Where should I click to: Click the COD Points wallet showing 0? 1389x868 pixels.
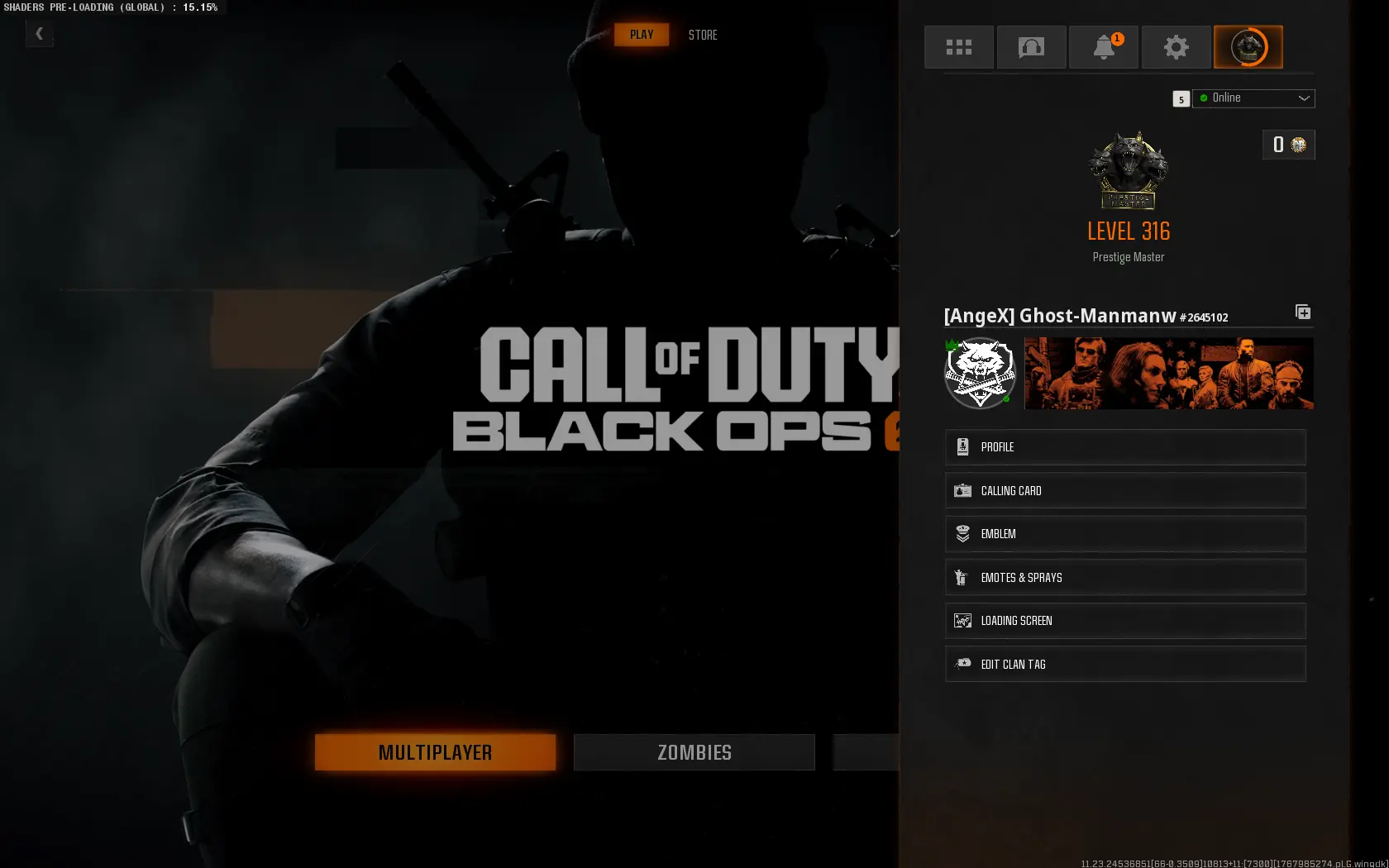[1288, 144]
